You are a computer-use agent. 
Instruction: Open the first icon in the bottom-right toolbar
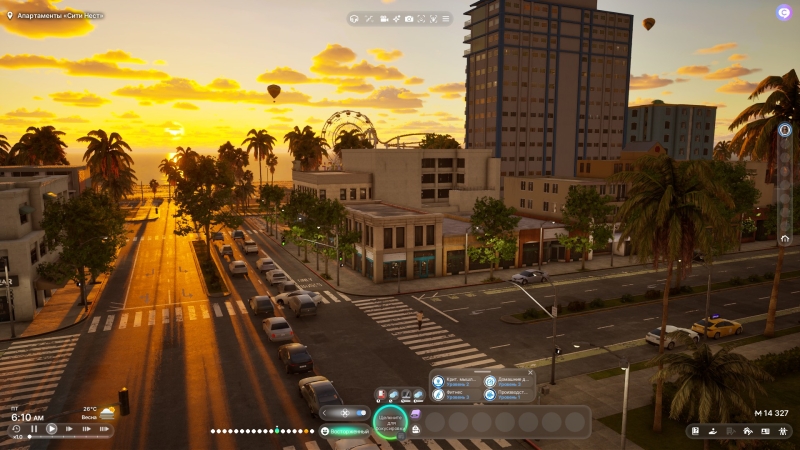(697, 431)
